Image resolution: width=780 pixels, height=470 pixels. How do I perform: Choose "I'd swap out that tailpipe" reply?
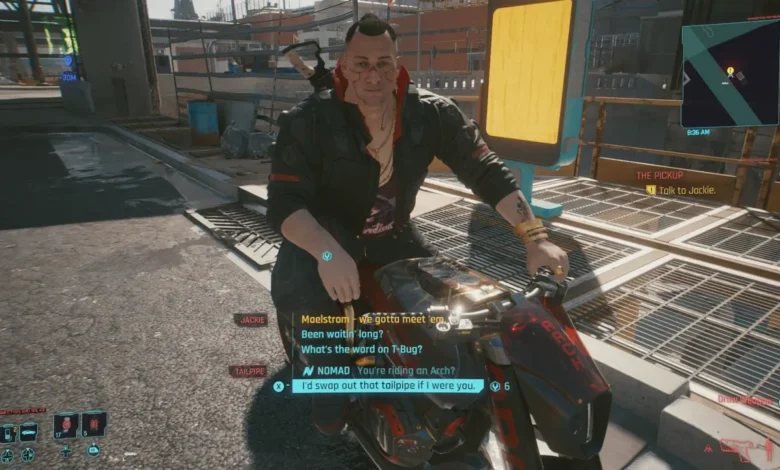[389, 386]
